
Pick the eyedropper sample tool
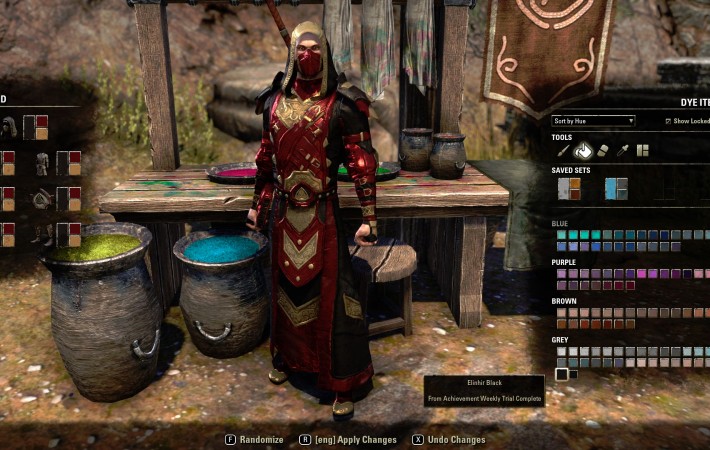[x=623, y=151]
